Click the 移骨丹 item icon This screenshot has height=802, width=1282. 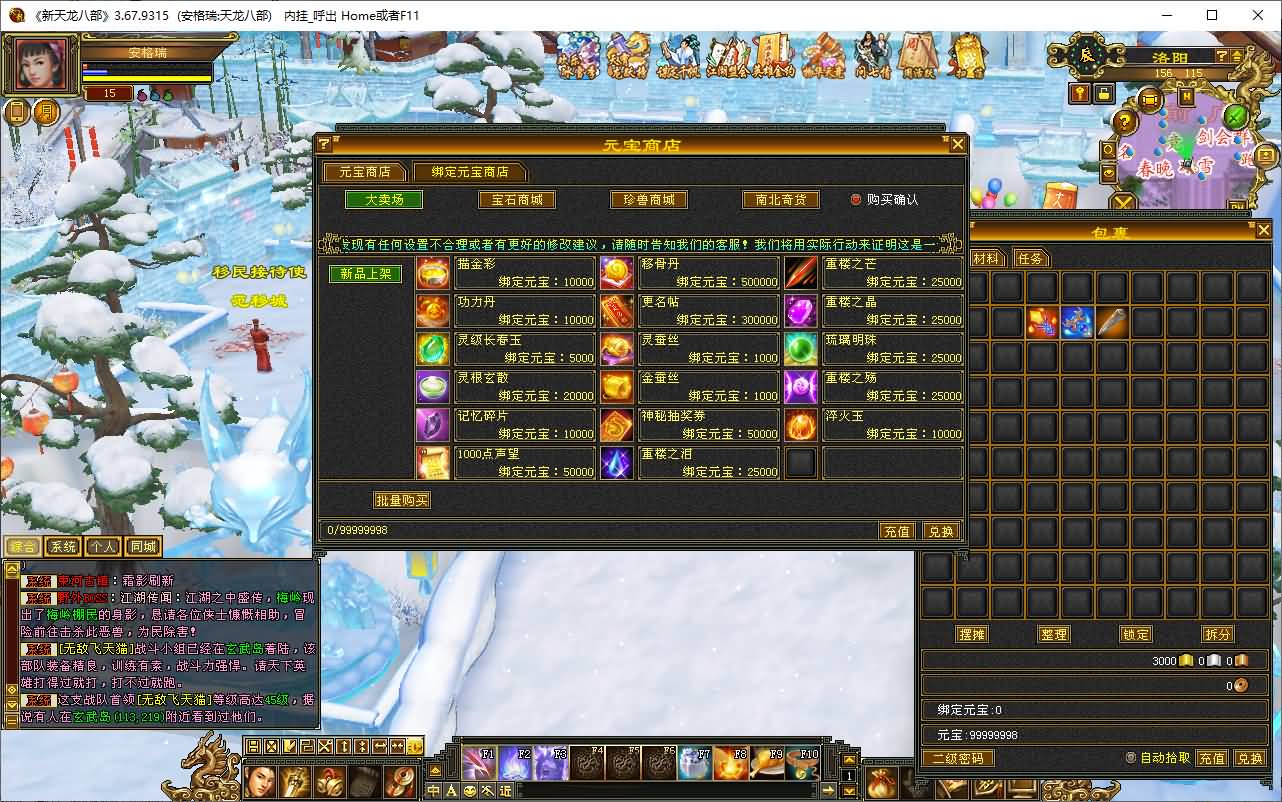click(617, 271)
